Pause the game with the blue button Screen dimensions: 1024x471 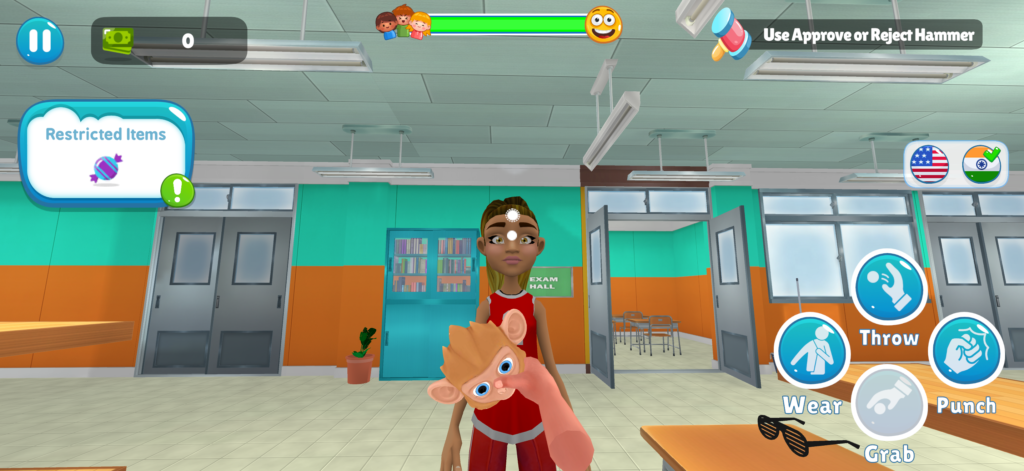[40, 41]
